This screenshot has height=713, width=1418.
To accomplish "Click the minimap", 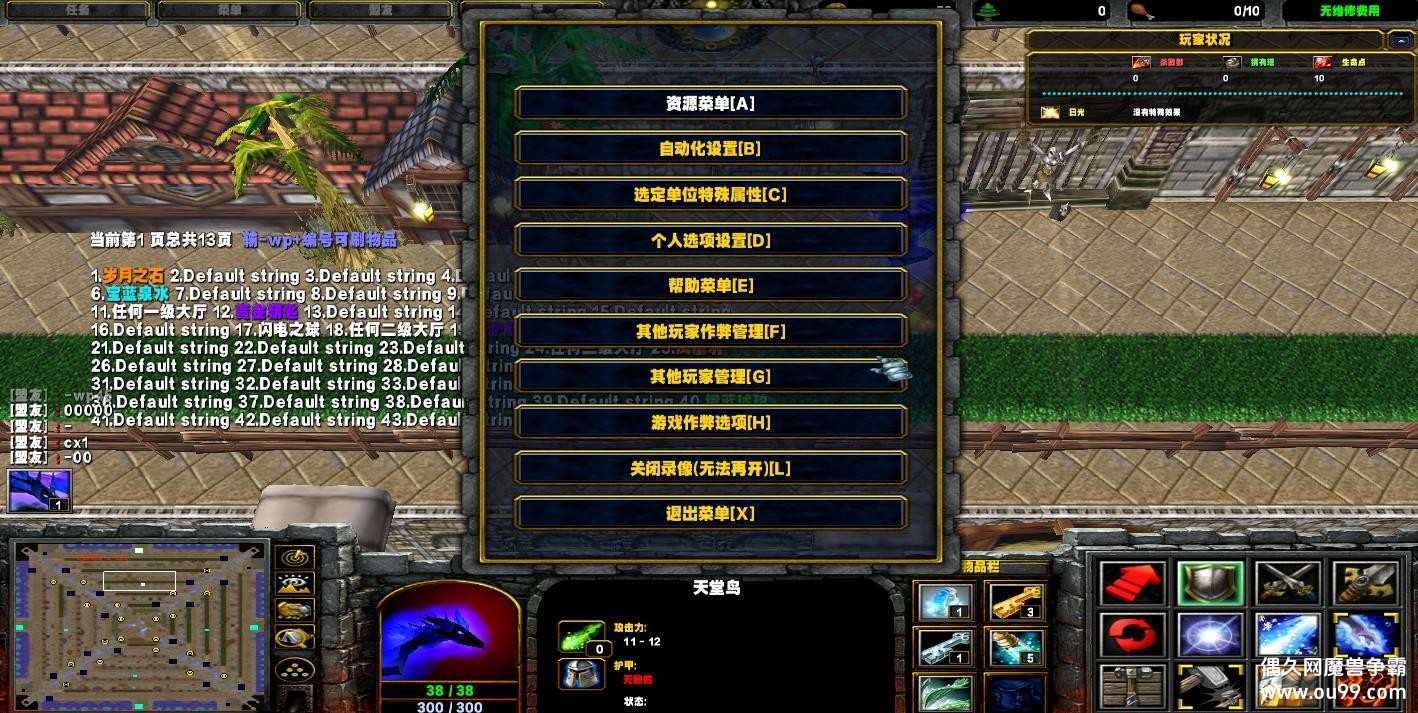I will 141,613.
